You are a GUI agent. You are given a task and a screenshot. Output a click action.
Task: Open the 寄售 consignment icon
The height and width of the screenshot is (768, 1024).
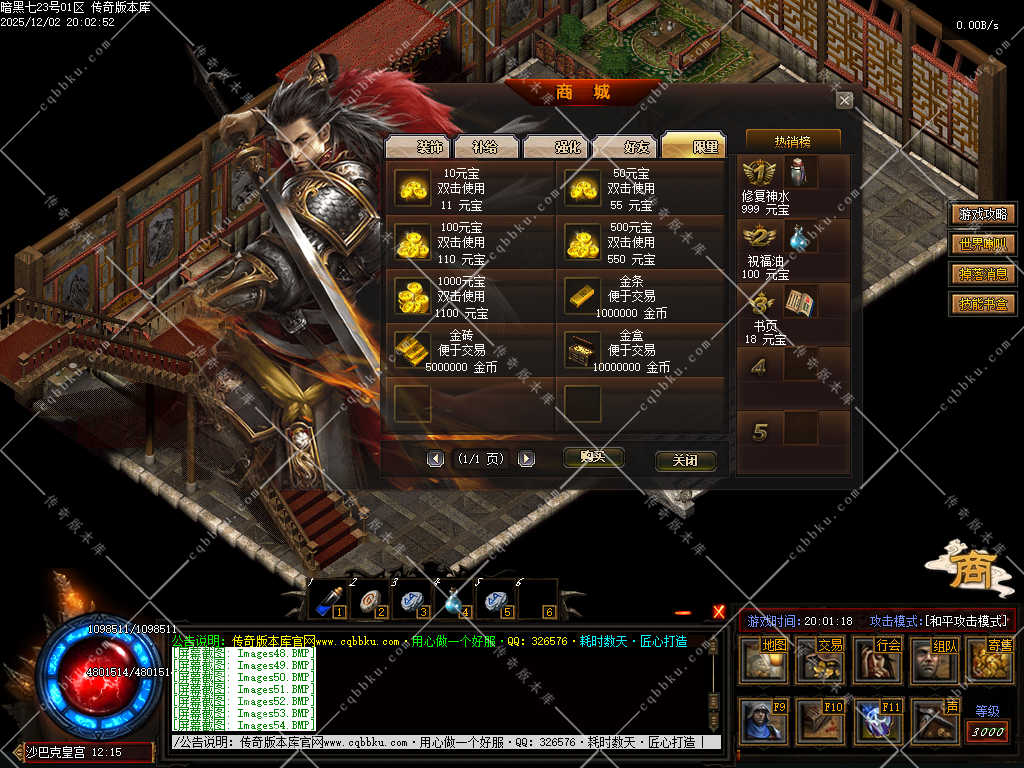click(991, 660)
